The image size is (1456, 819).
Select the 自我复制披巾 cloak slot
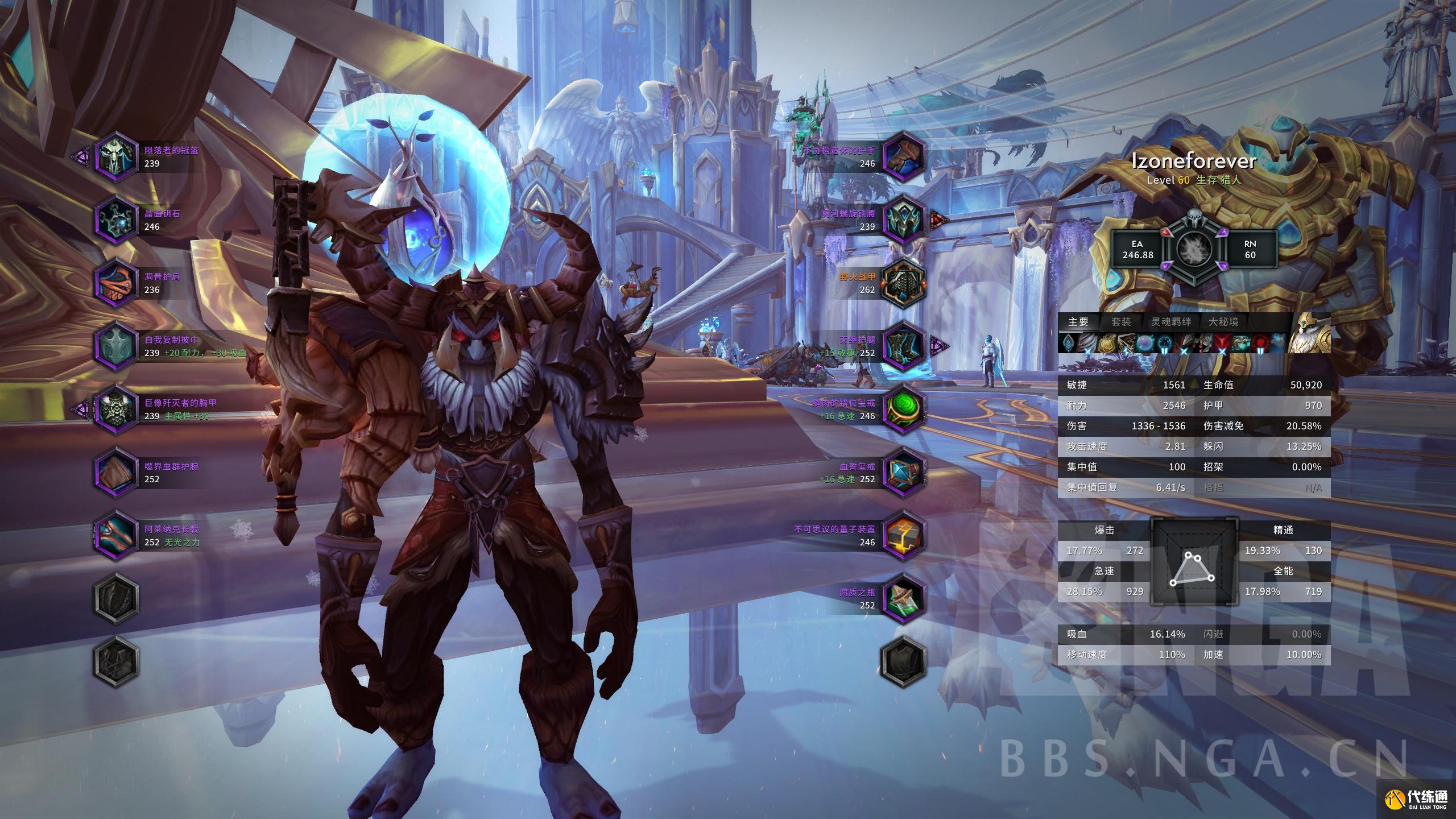(116, 345)
